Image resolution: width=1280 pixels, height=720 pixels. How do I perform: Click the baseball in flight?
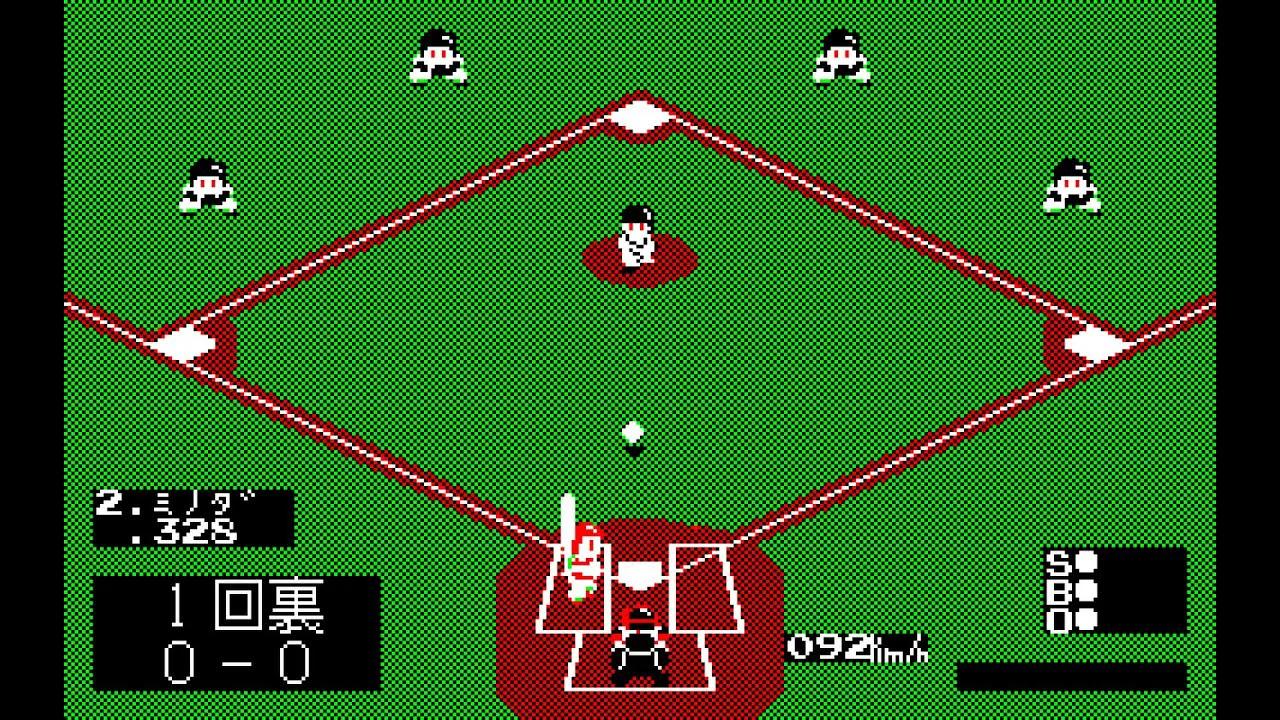pyautogui.click(x=635, y=432)
